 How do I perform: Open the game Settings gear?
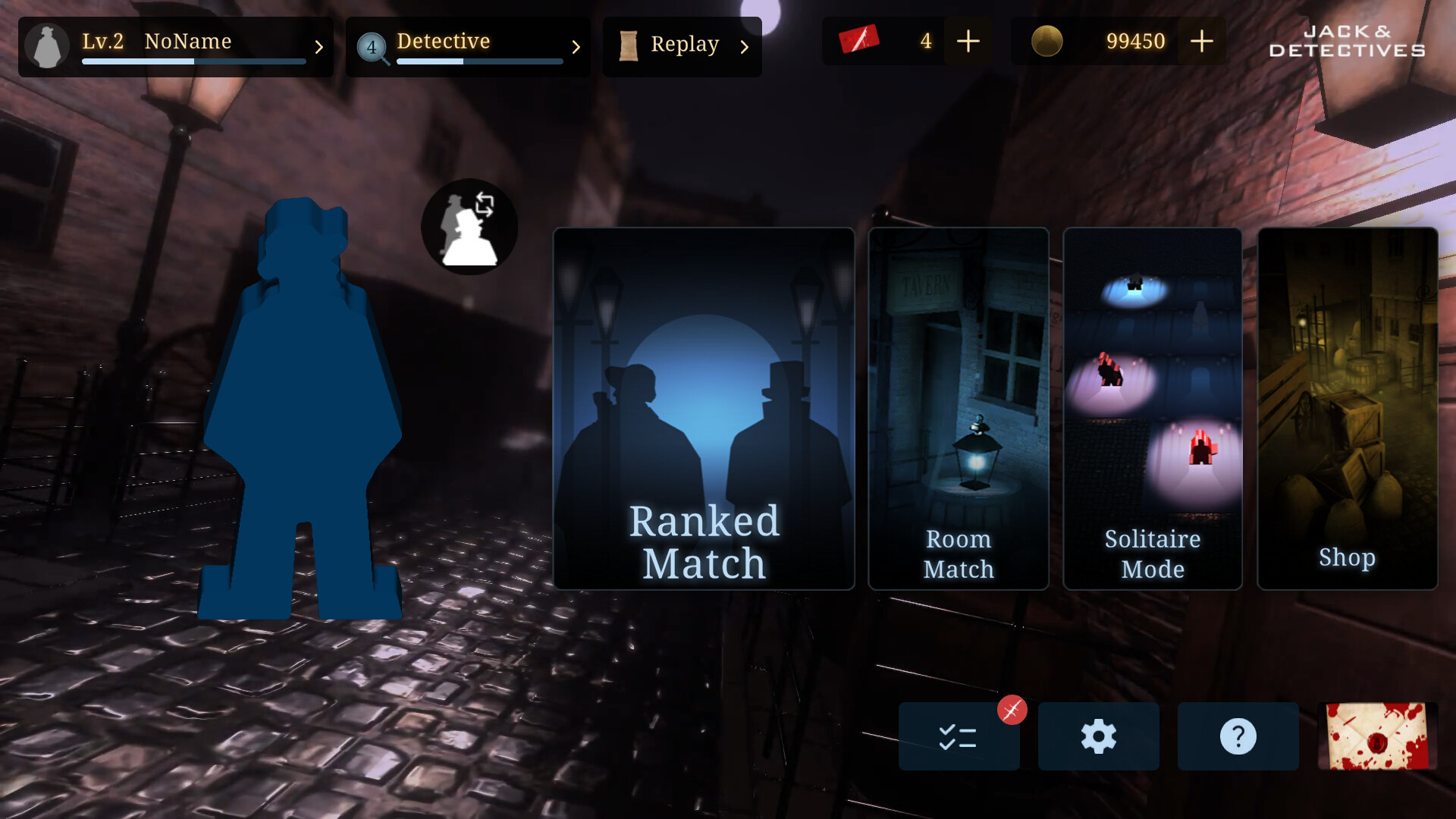pos(1098,736)
